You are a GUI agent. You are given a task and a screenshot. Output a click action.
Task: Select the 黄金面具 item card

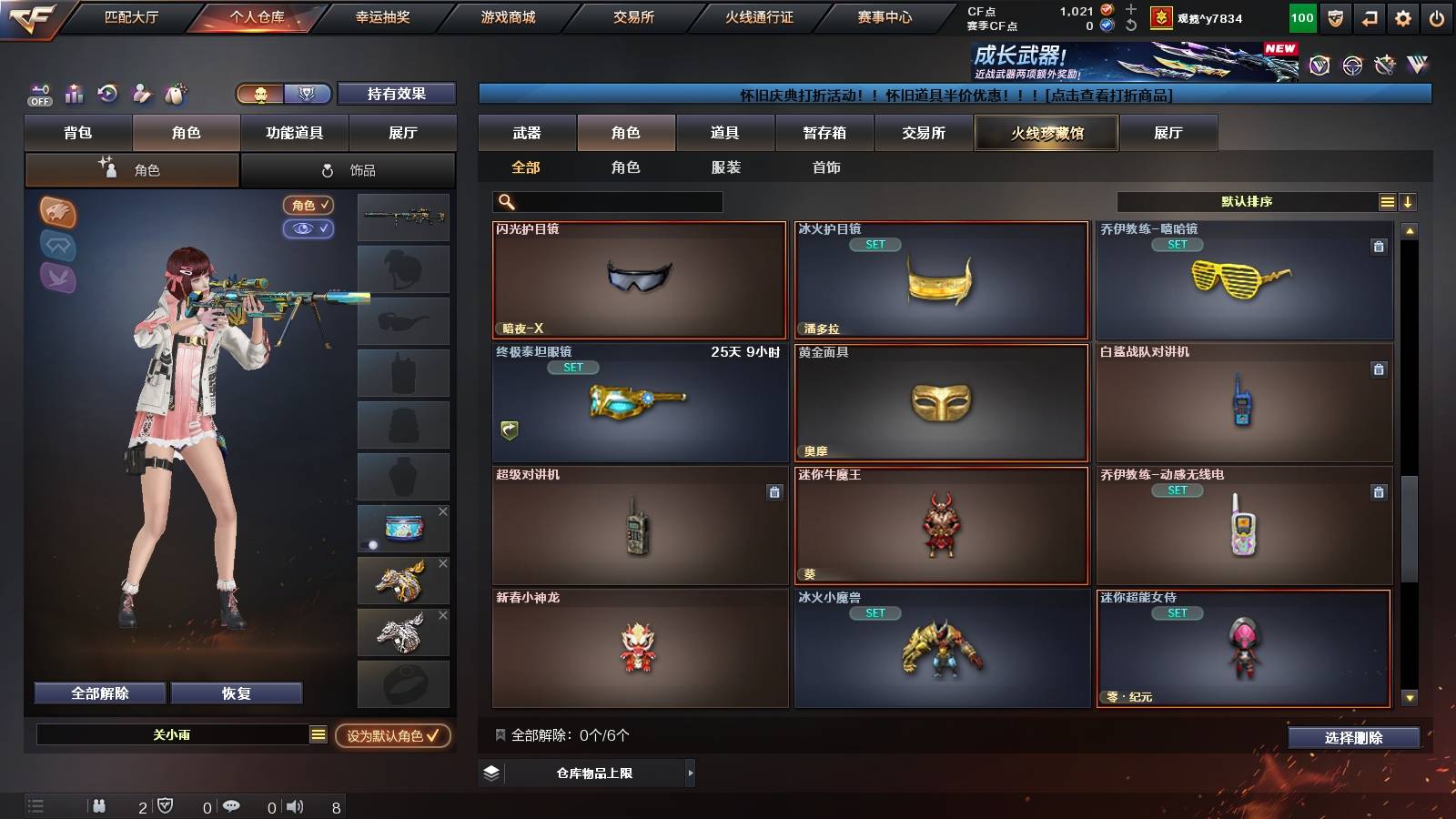pyautogui.click(x=941, y=404)
